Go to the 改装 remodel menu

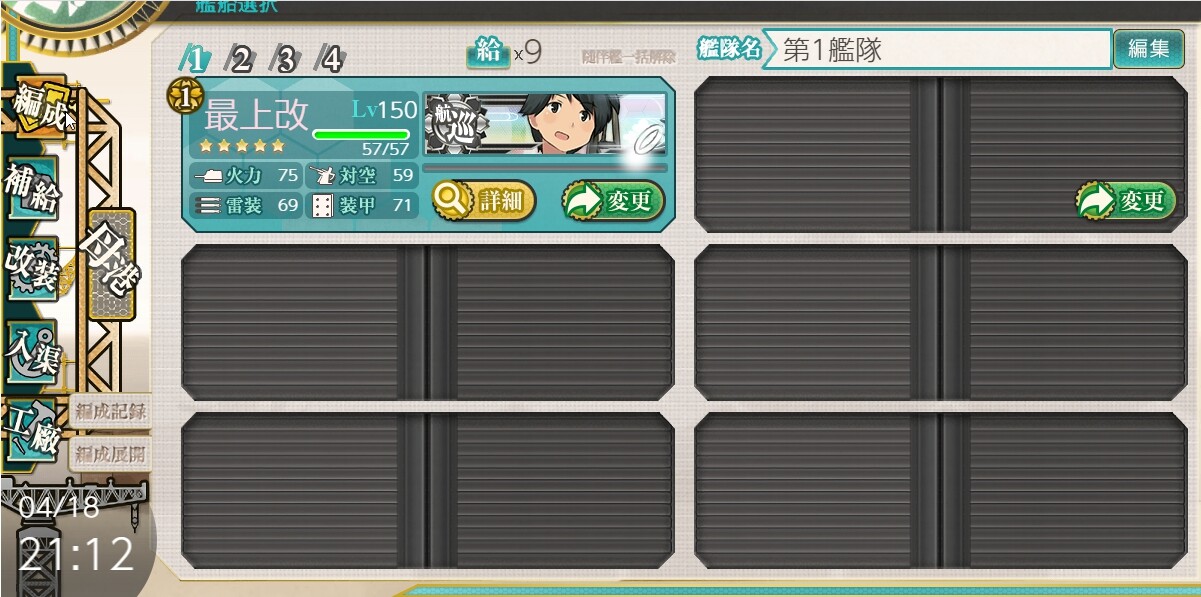coord(32,270)
